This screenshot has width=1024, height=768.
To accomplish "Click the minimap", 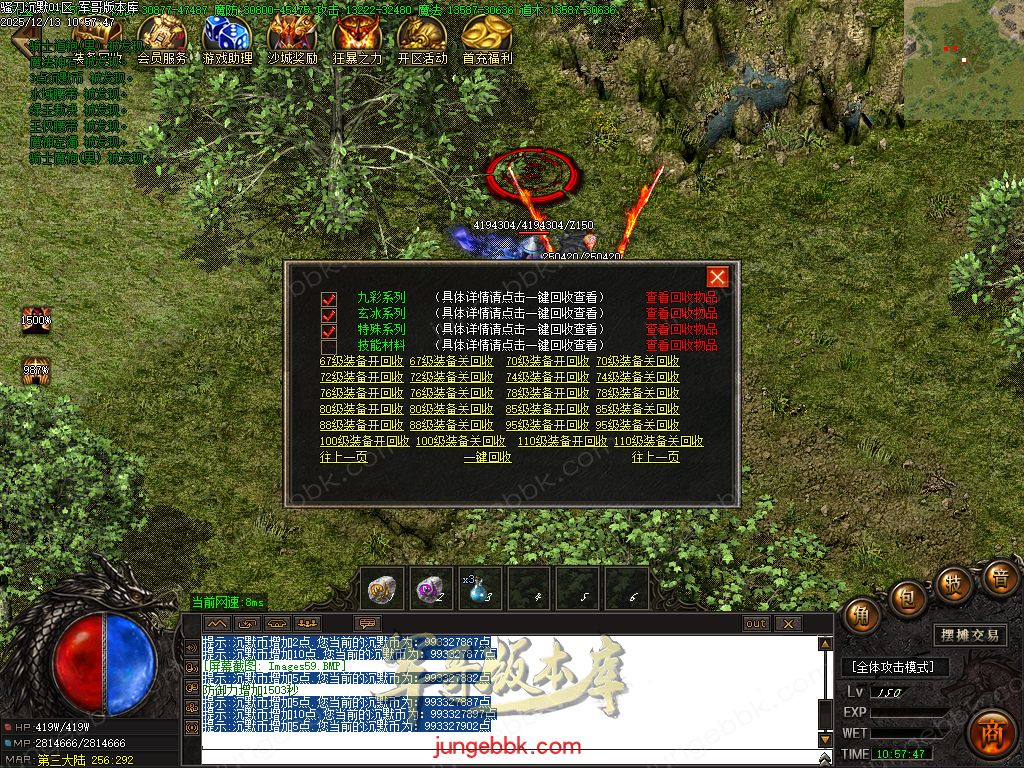I will point(963,60).
